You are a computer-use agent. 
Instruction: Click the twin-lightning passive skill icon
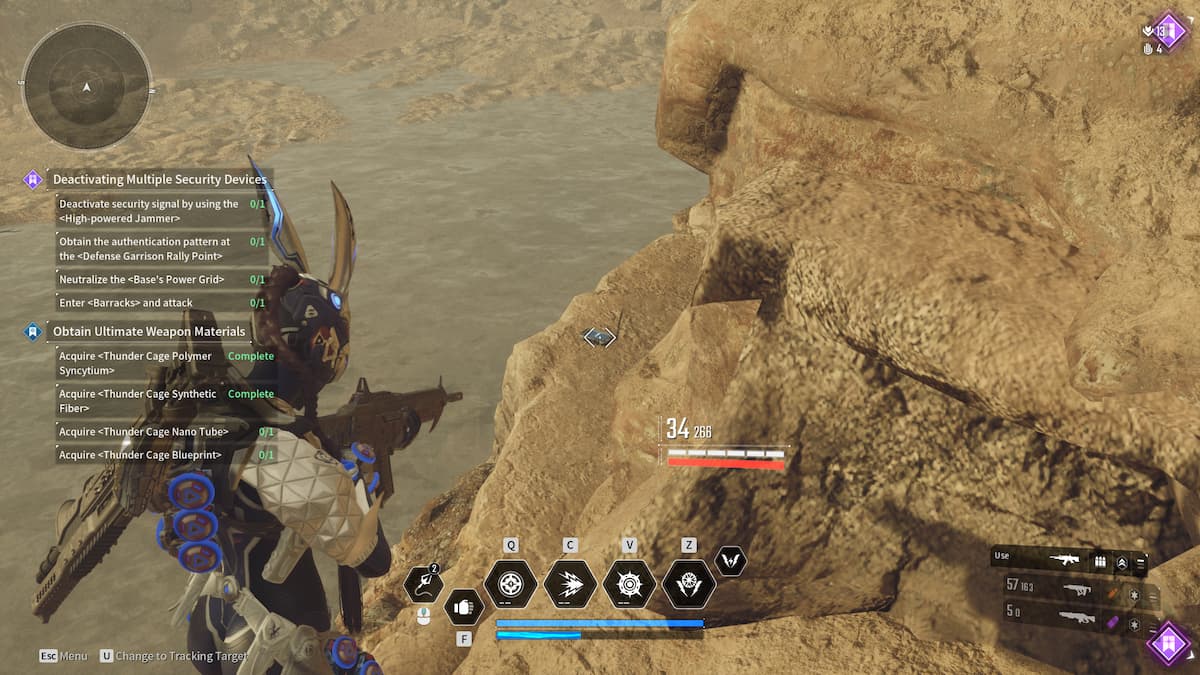click(x=730, y=561)
